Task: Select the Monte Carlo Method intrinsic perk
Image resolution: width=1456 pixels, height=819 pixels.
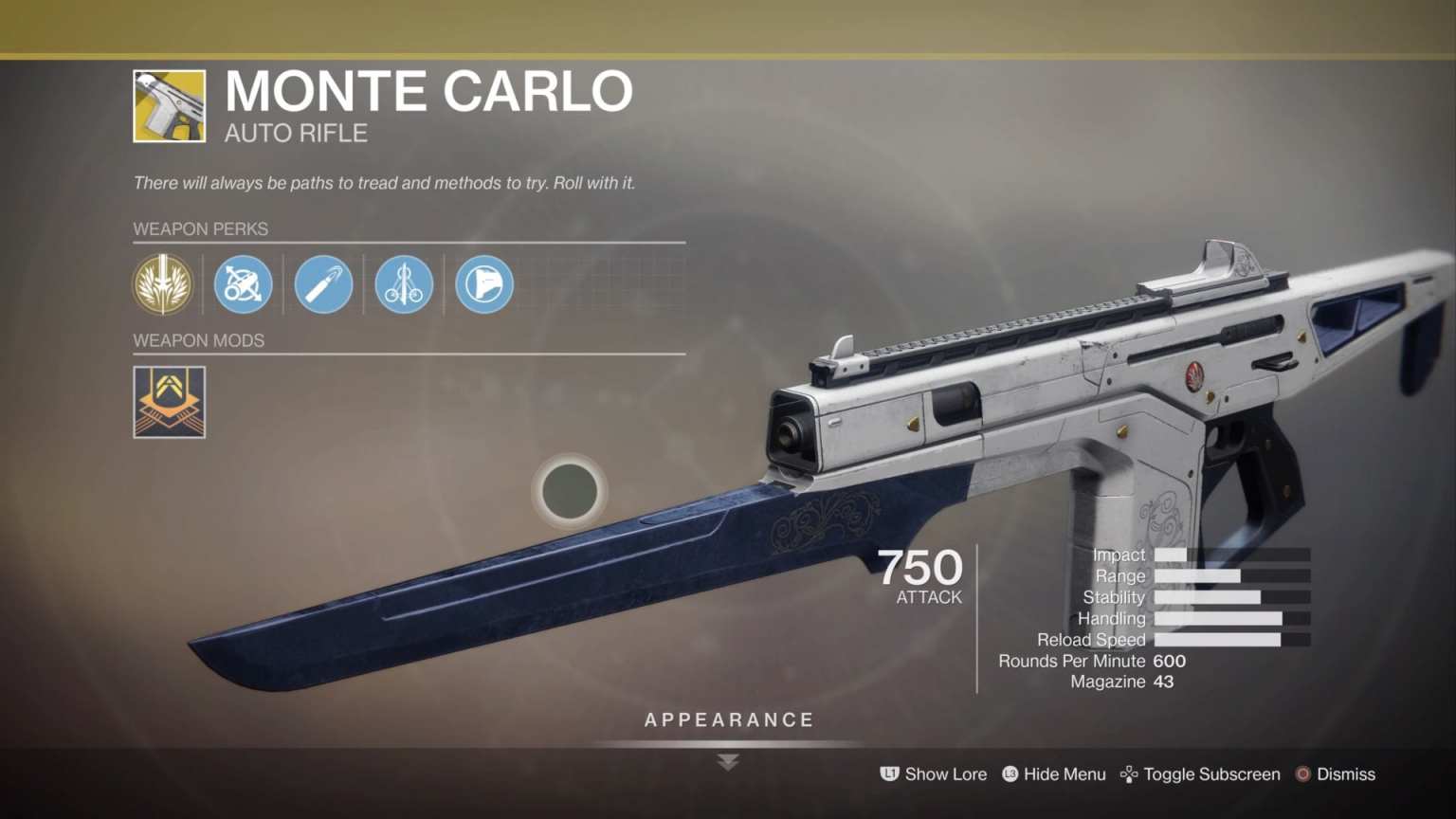Action: [x=162, y=284]
